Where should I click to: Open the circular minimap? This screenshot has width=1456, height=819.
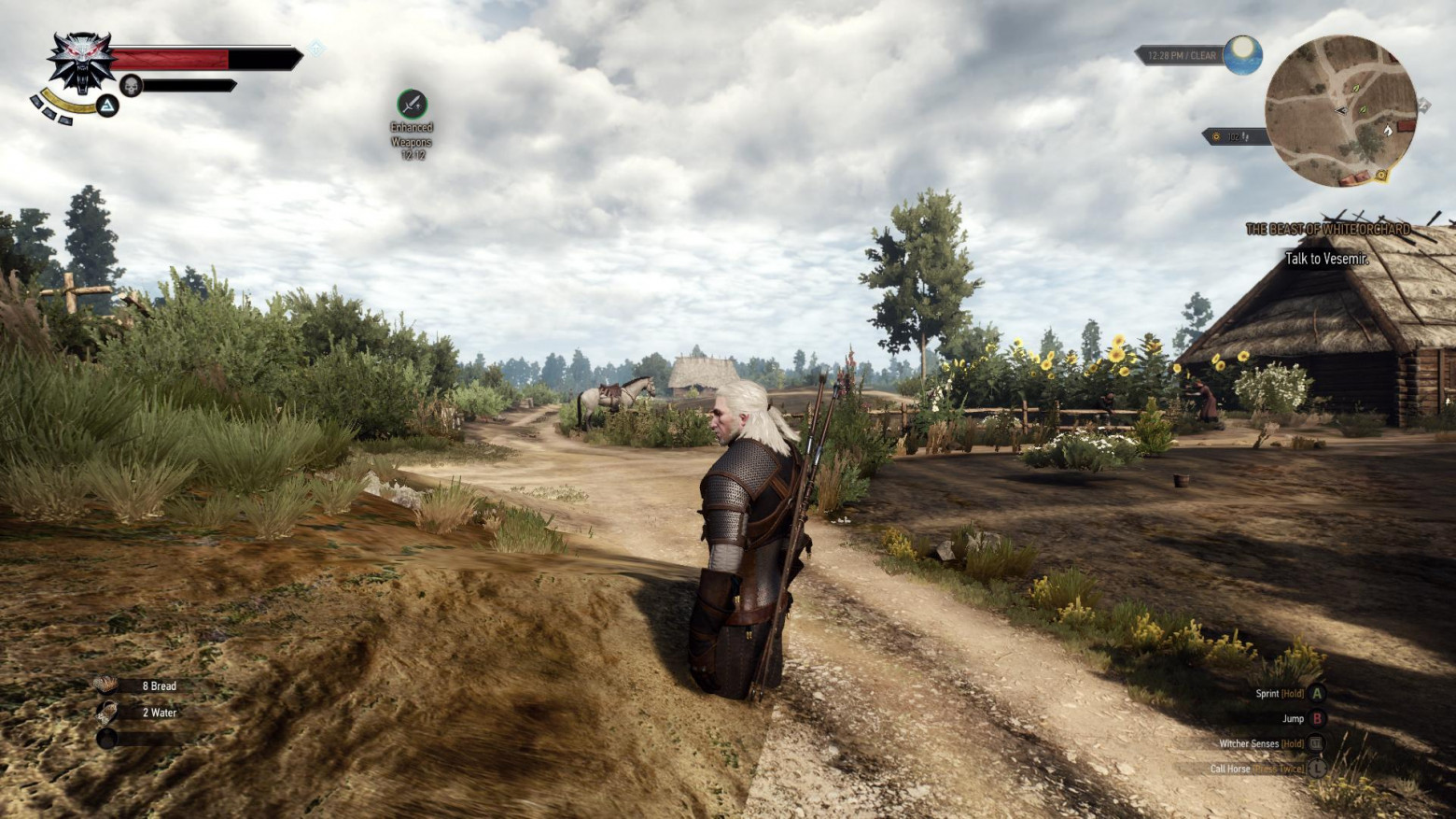pyautogui.click(x=1339, y=110)
